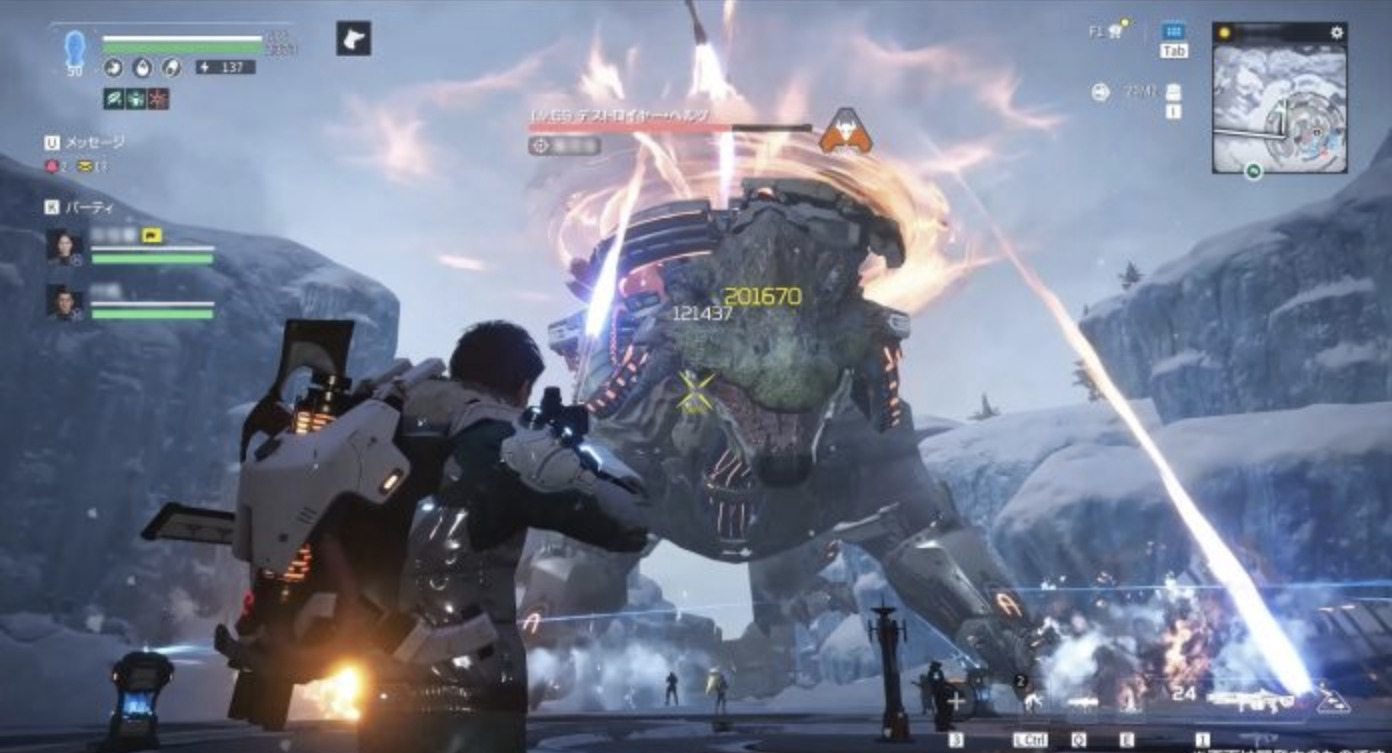
Task: Select the first party member portrait
Action: pos(64,246)
